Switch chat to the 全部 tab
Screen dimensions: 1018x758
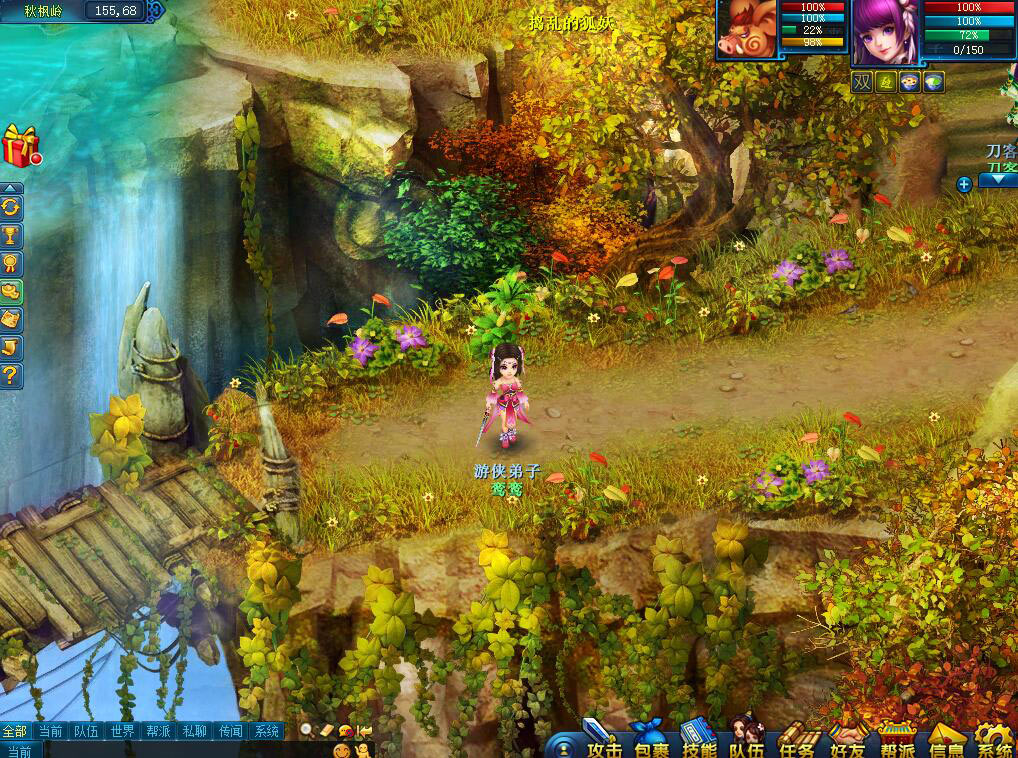[x=15, y=731]
